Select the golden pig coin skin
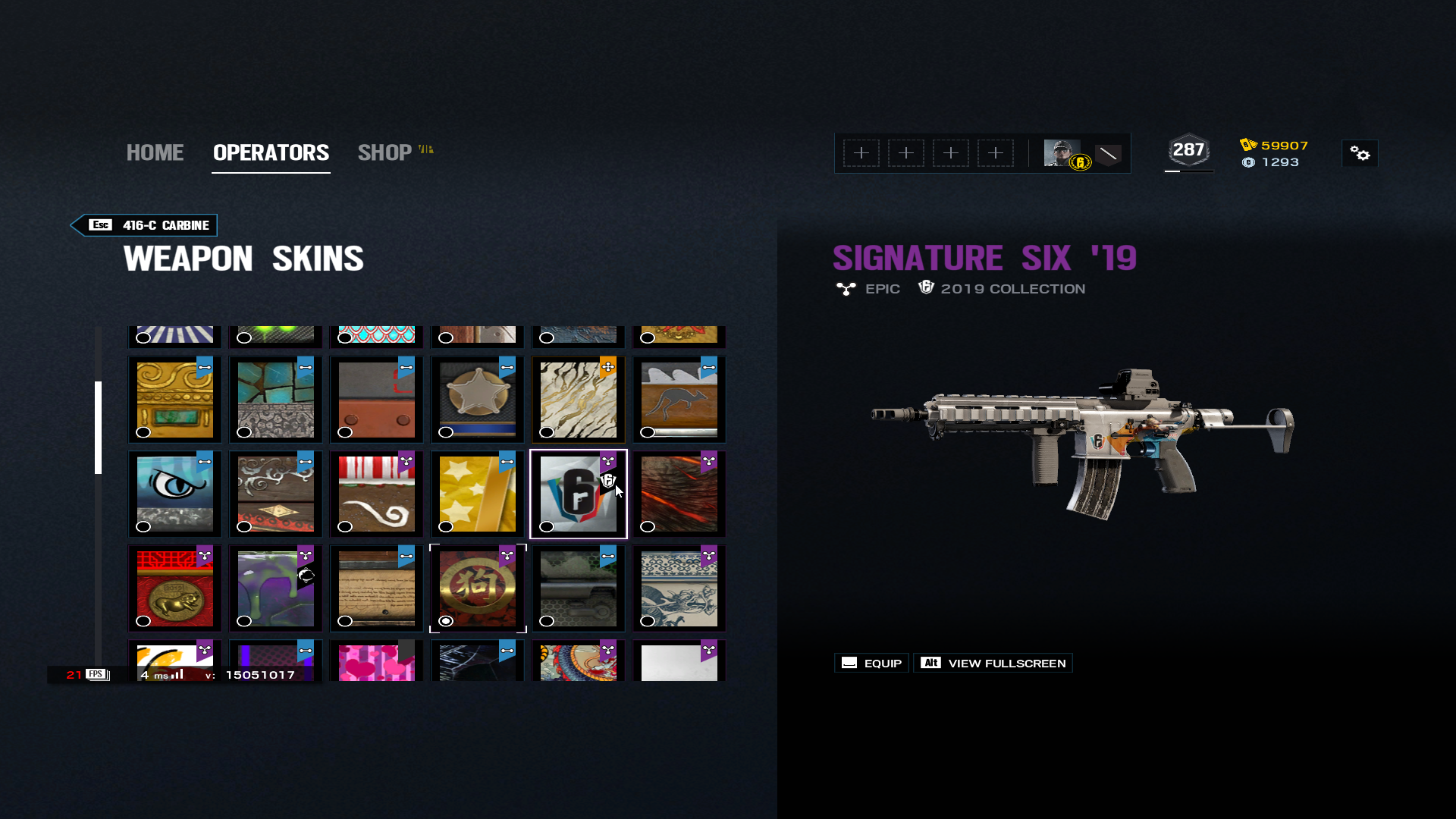 pos(174,588)
